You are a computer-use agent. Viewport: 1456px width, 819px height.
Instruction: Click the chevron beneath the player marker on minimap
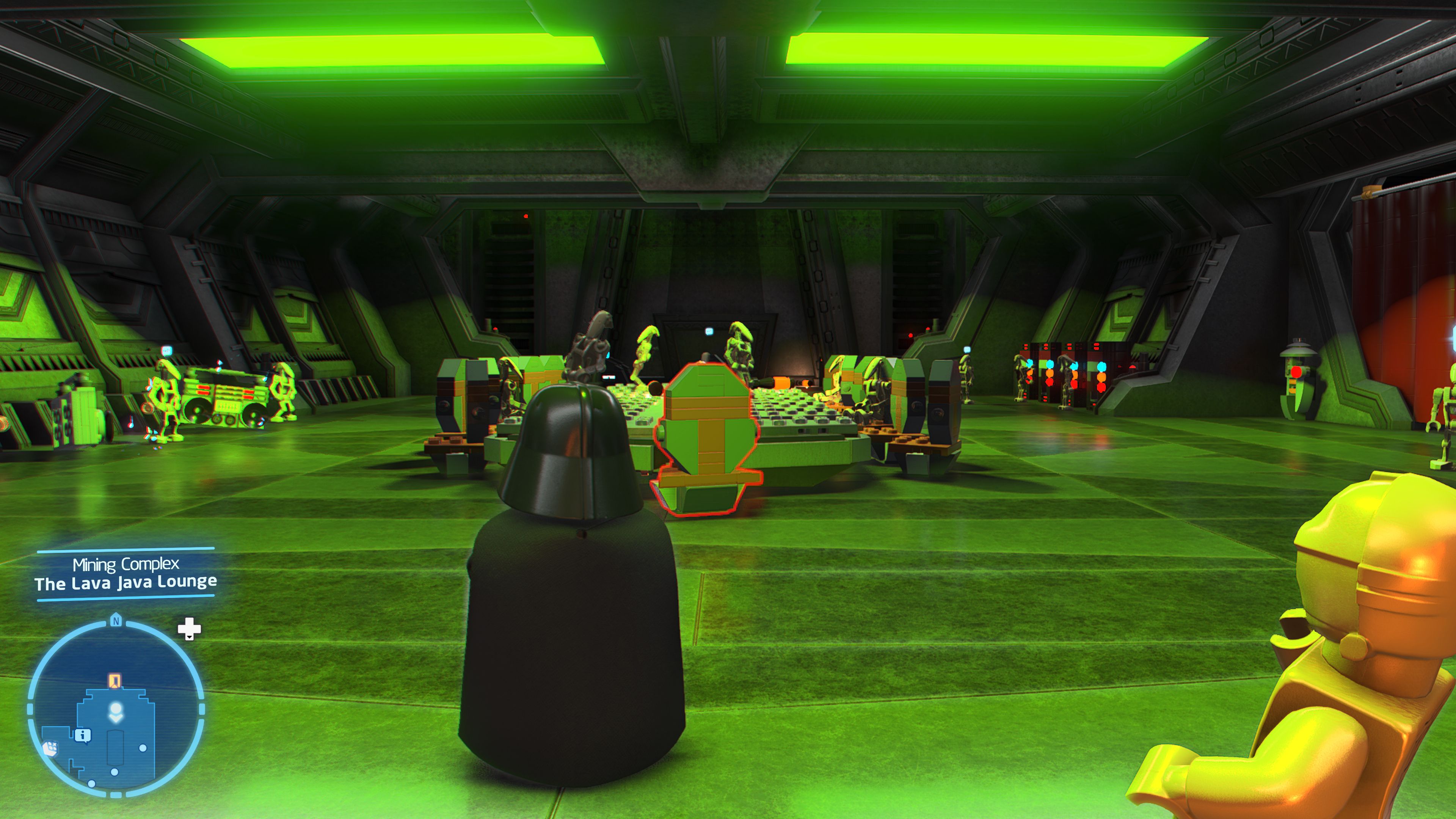pos(116,719)
